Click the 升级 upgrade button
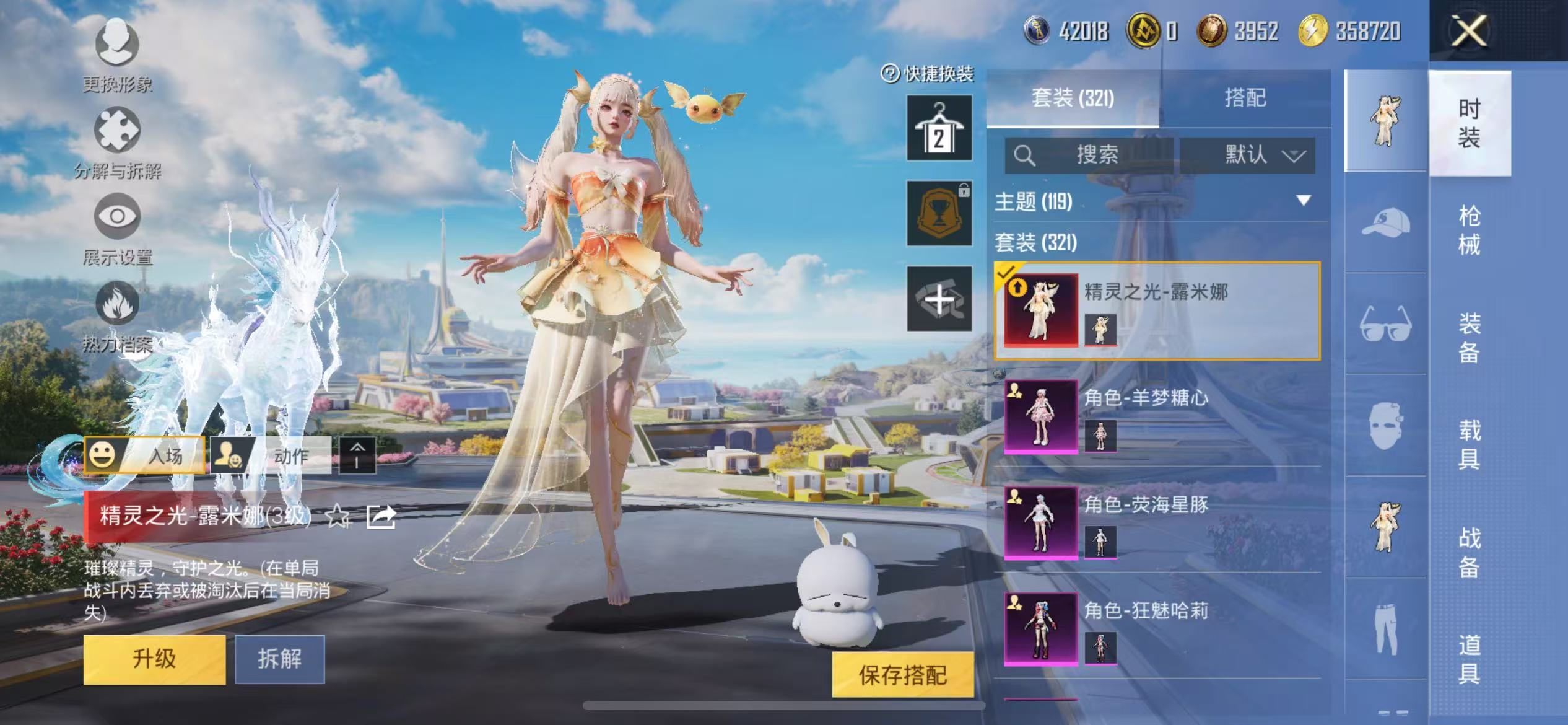1568x725 pixels. click(154, 659)
